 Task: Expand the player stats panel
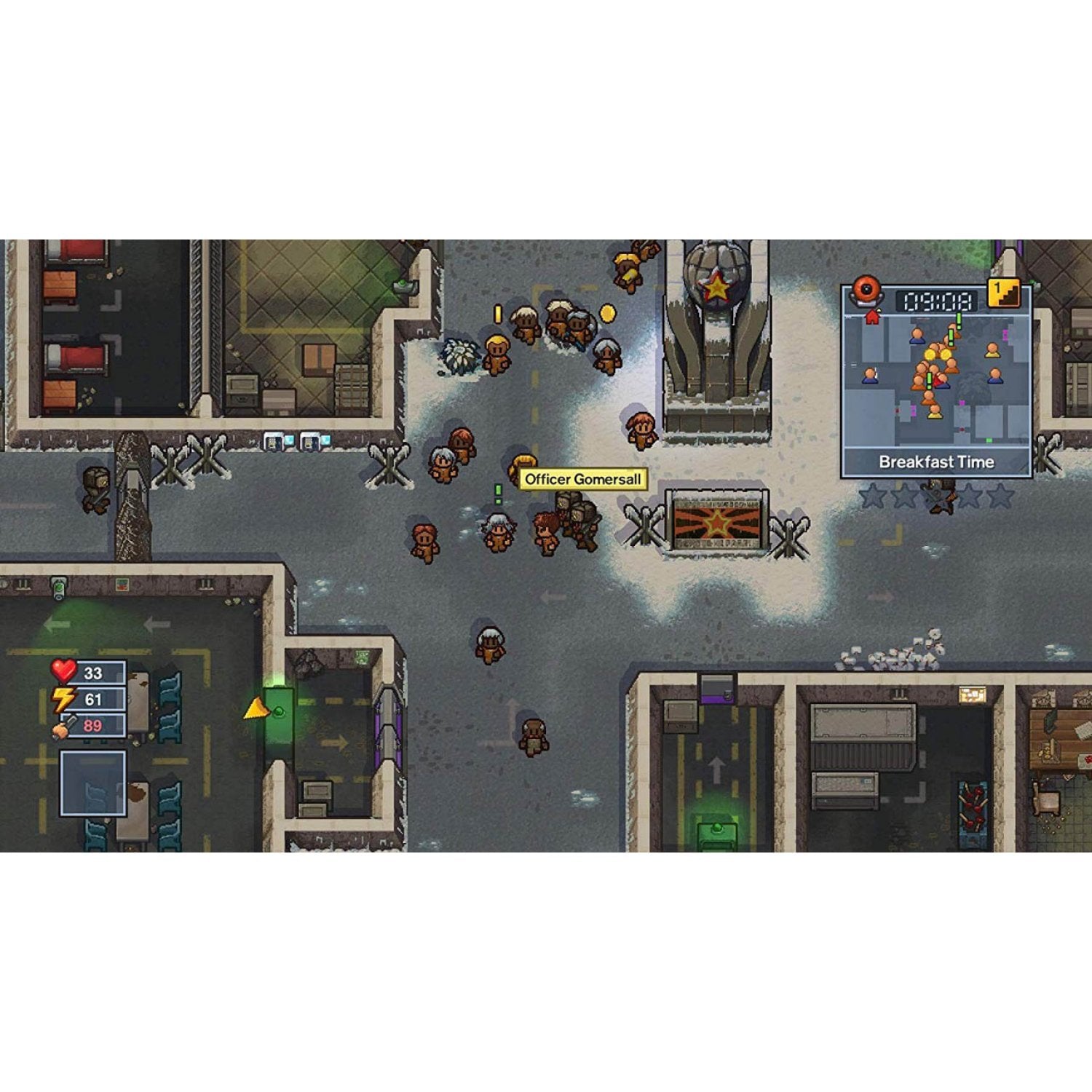[x=93, y=699]
